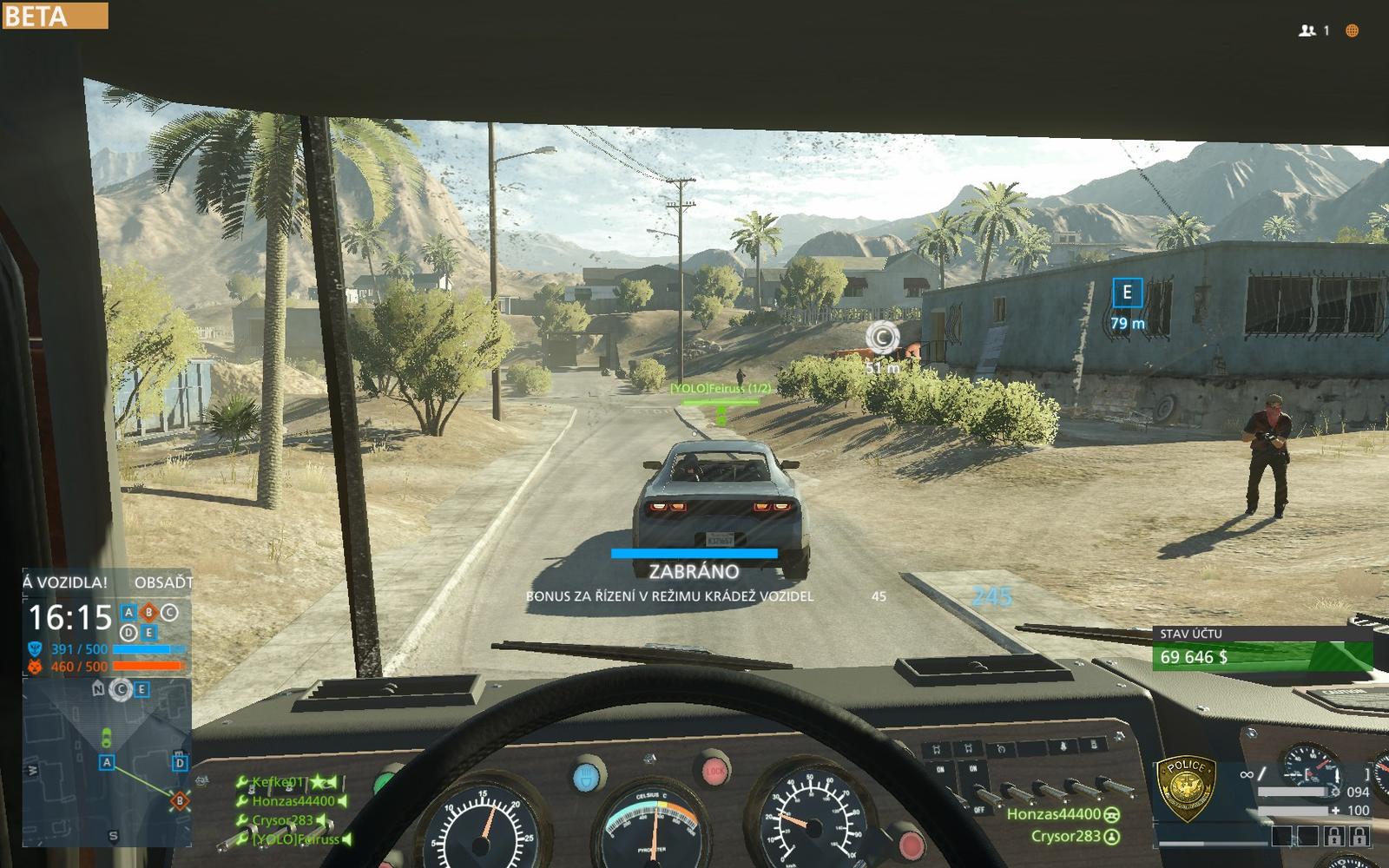Screen dimensions: 1389x868
Task: Select the objective E marker showing 79 m
Action: coord(1127,293)
